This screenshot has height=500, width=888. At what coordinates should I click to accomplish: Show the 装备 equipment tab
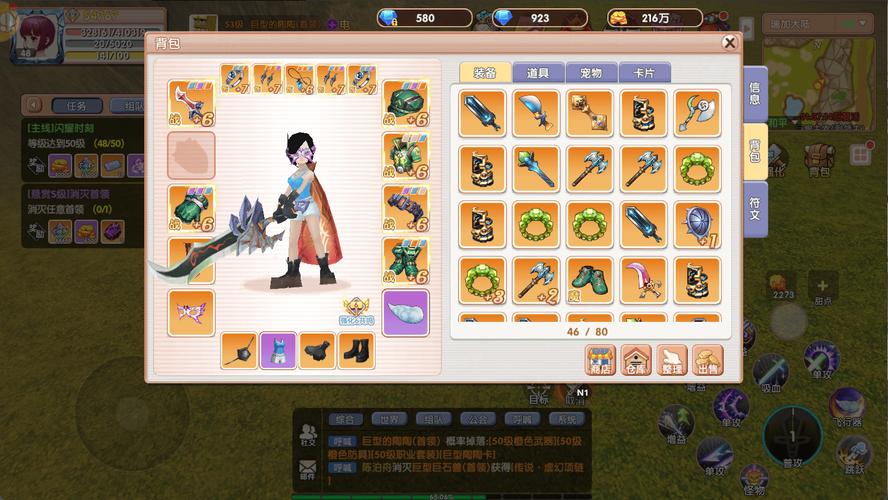coord(485,73)
